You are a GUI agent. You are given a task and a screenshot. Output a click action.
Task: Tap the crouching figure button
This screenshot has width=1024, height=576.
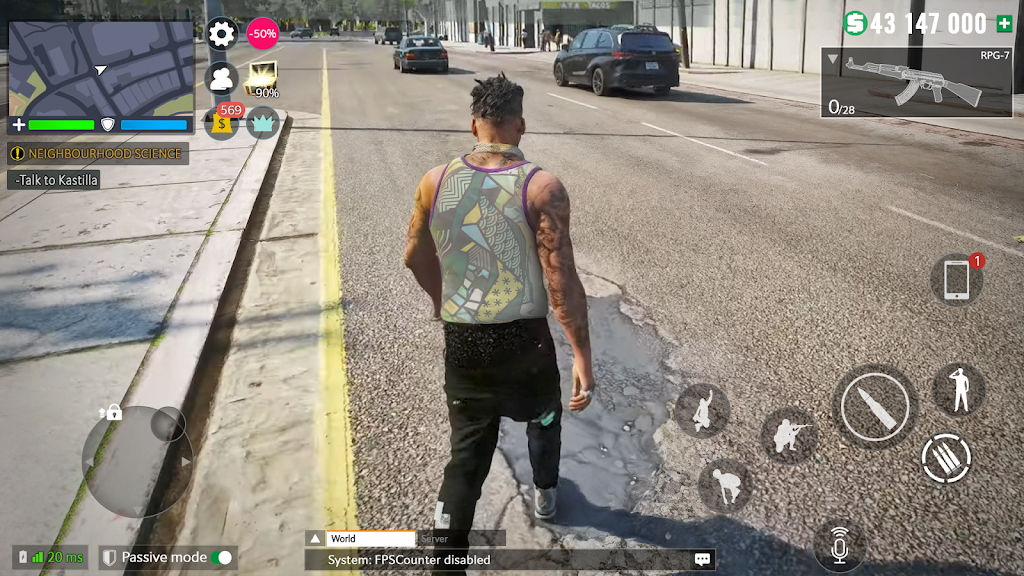click(x=726, y=486)
